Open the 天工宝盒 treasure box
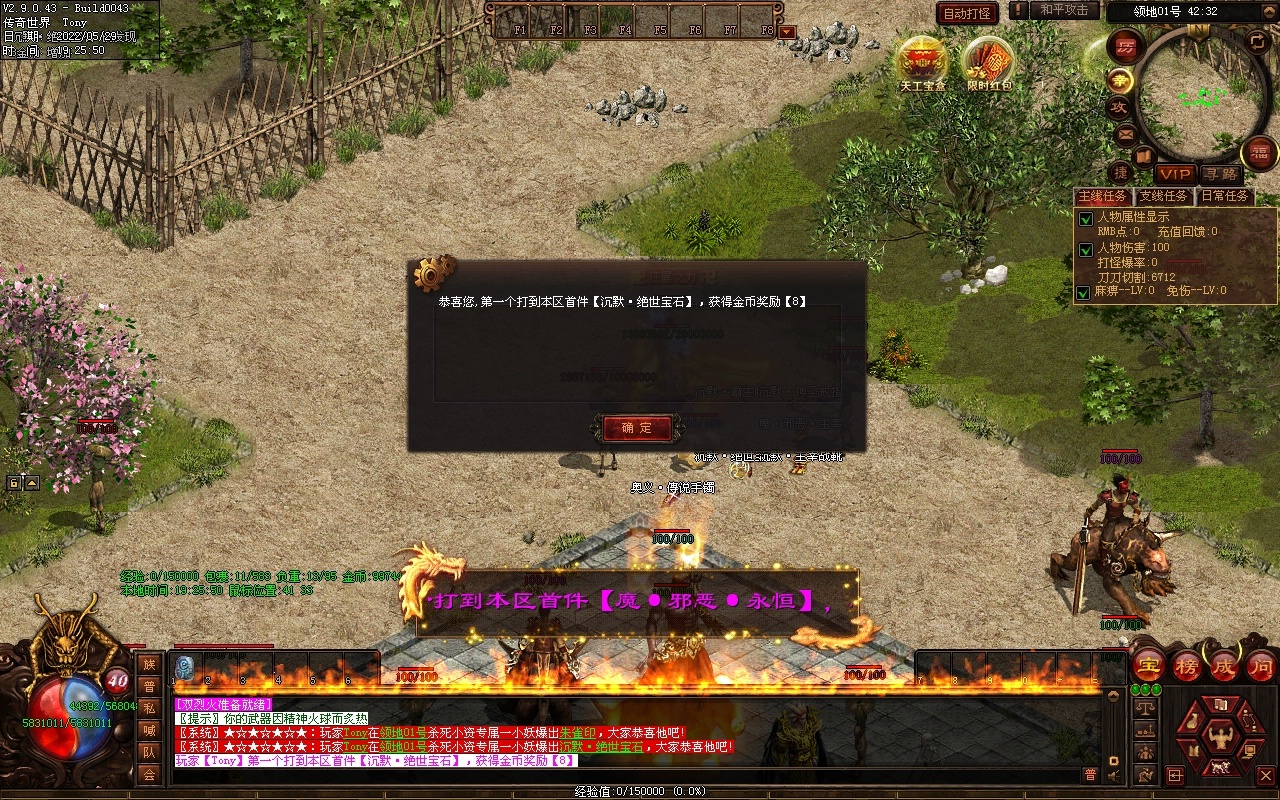Viewport: 1280px width, 800px height. coord(922,62)
